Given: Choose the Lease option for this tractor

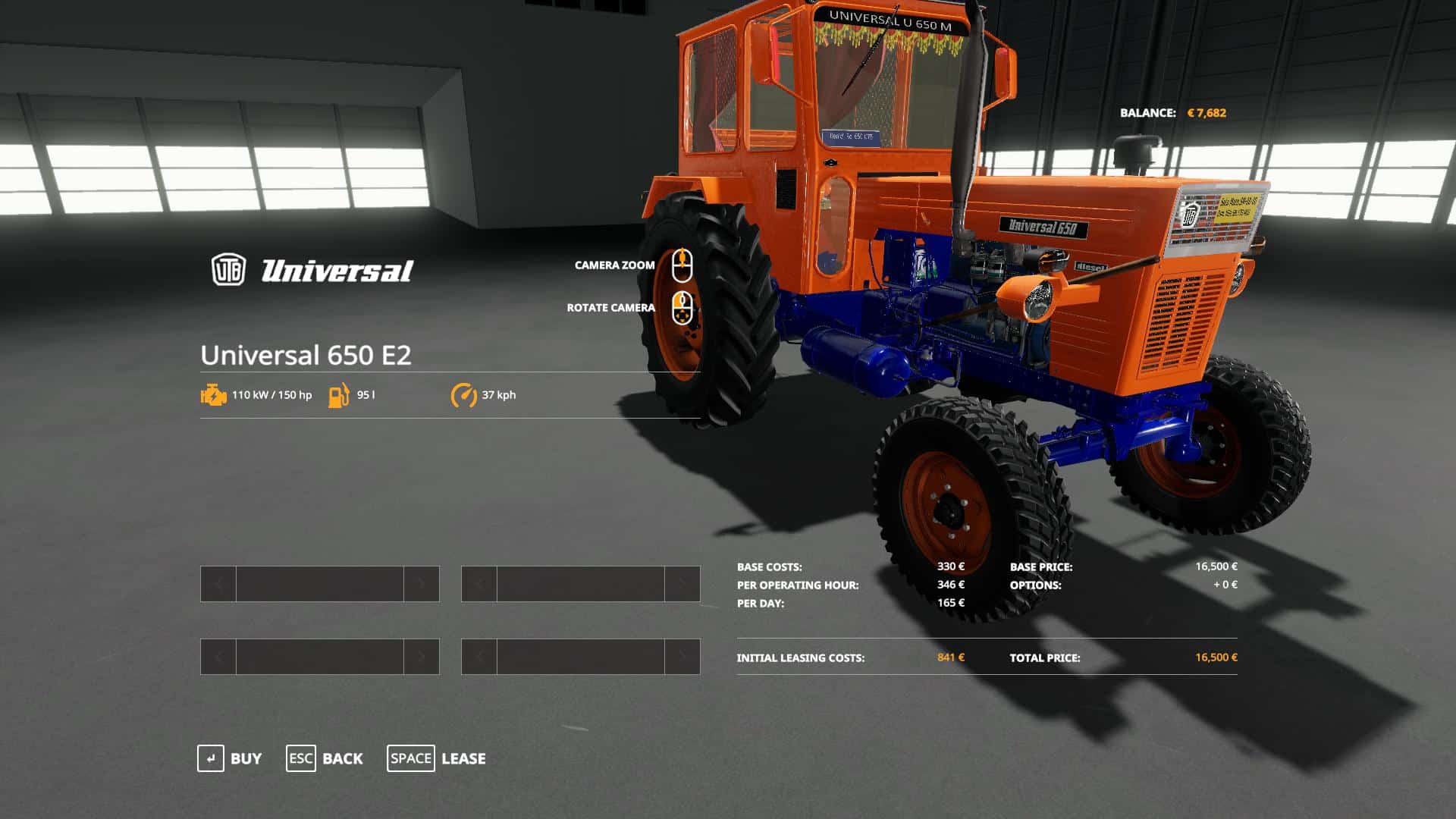Looking at the screenshot, I should tap(437, 758).
